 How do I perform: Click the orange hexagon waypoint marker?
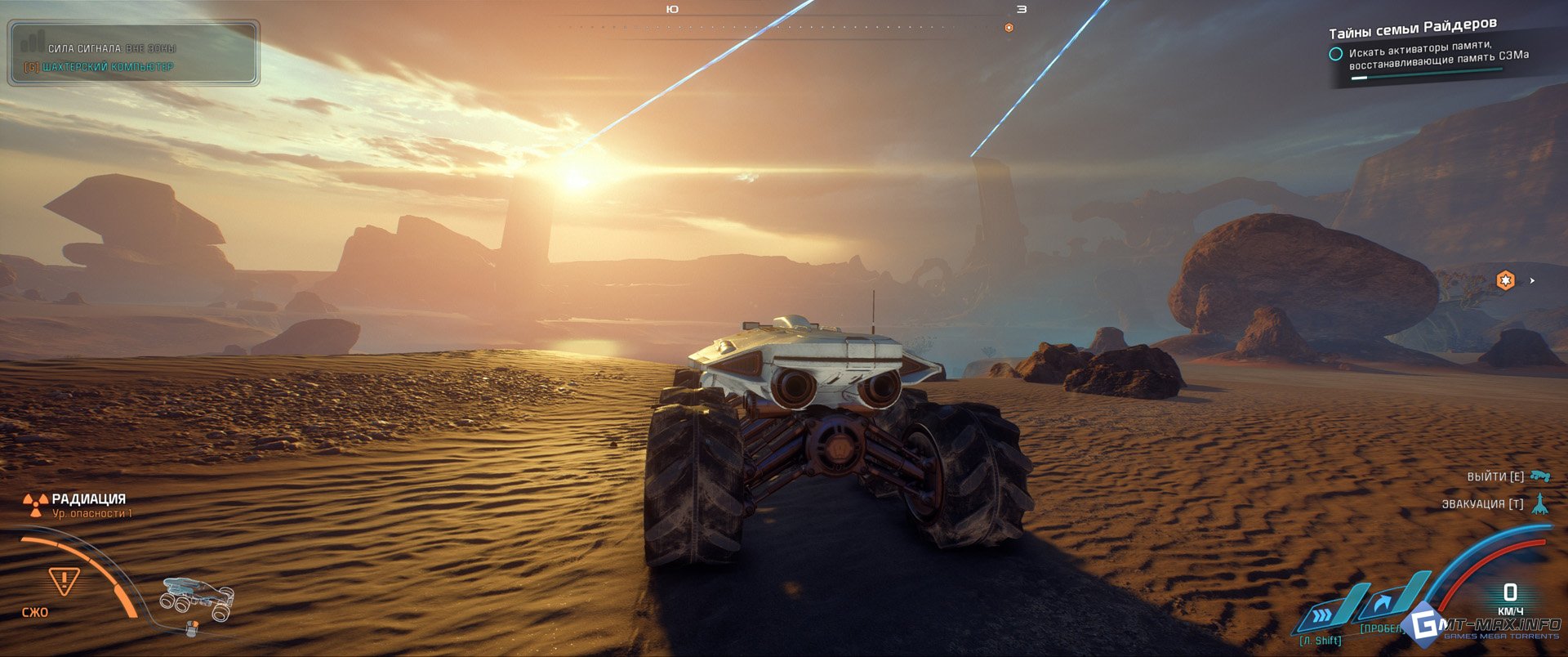point(1505,280)
